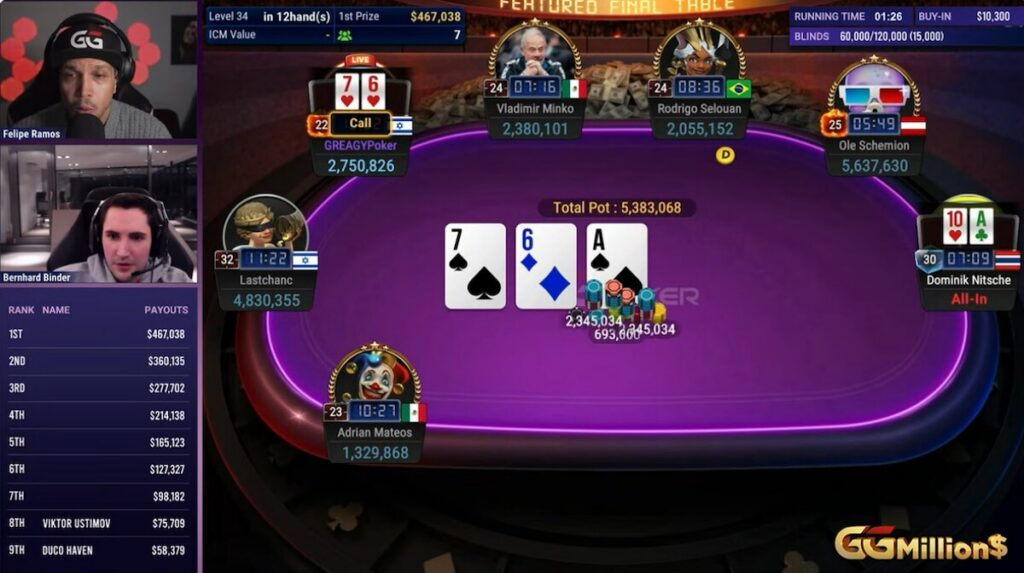Choose the 6 of diamonds board card
The height and width of the screenshot is (573, 1024).
546,266
